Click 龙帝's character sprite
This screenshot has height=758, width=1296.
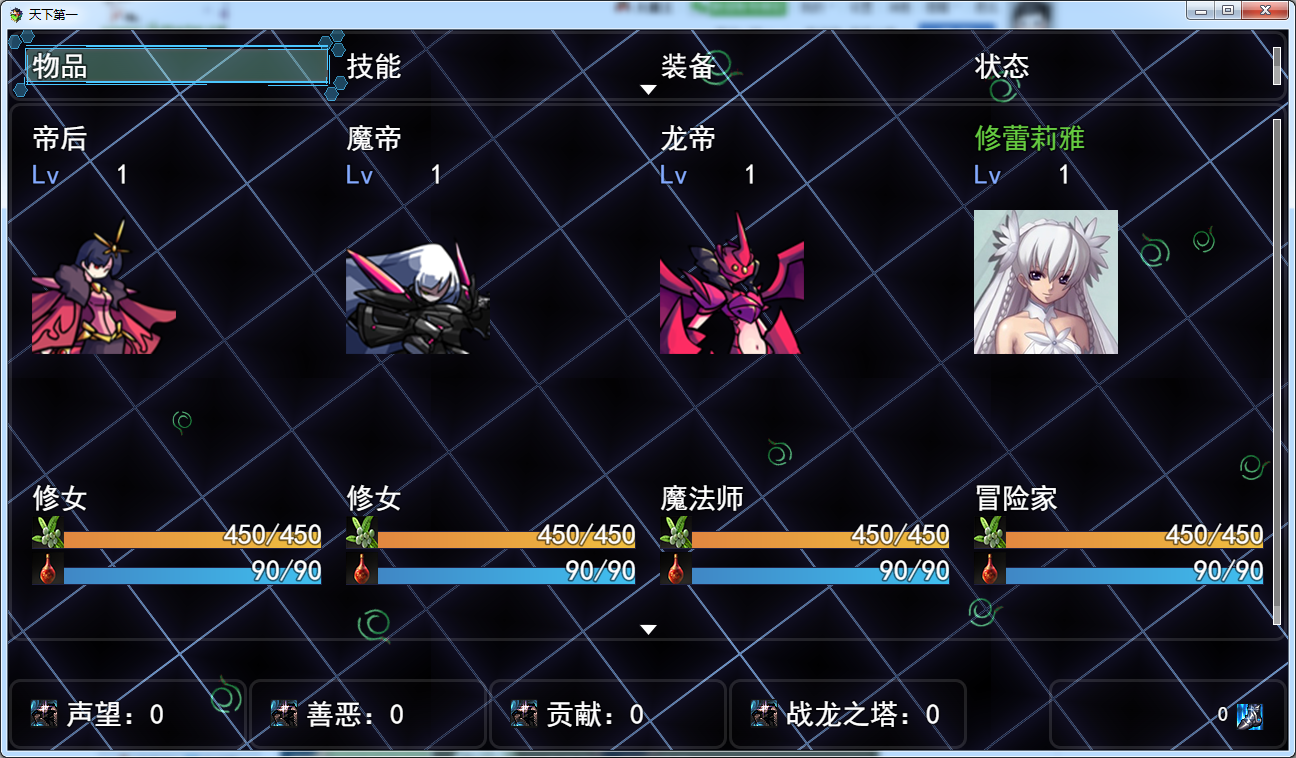point(731,295)
